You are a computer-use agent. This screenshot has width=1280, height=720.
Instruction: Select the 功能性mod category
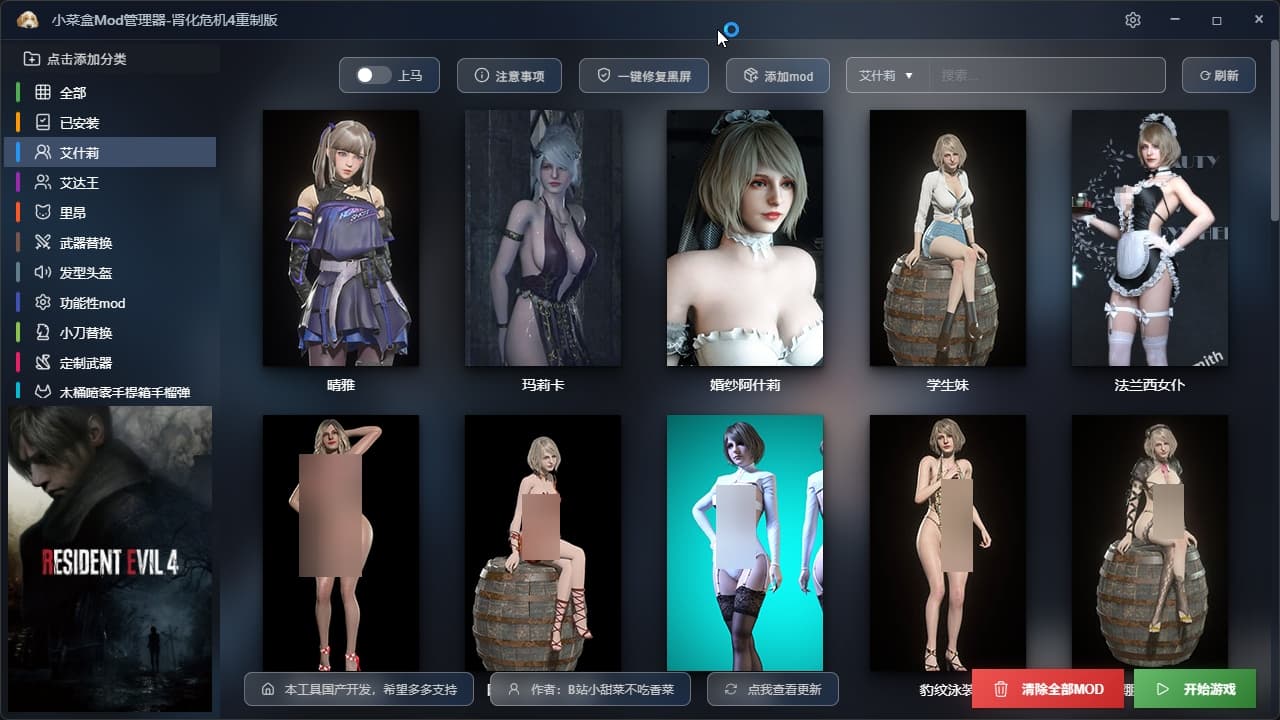click(92, 303)
